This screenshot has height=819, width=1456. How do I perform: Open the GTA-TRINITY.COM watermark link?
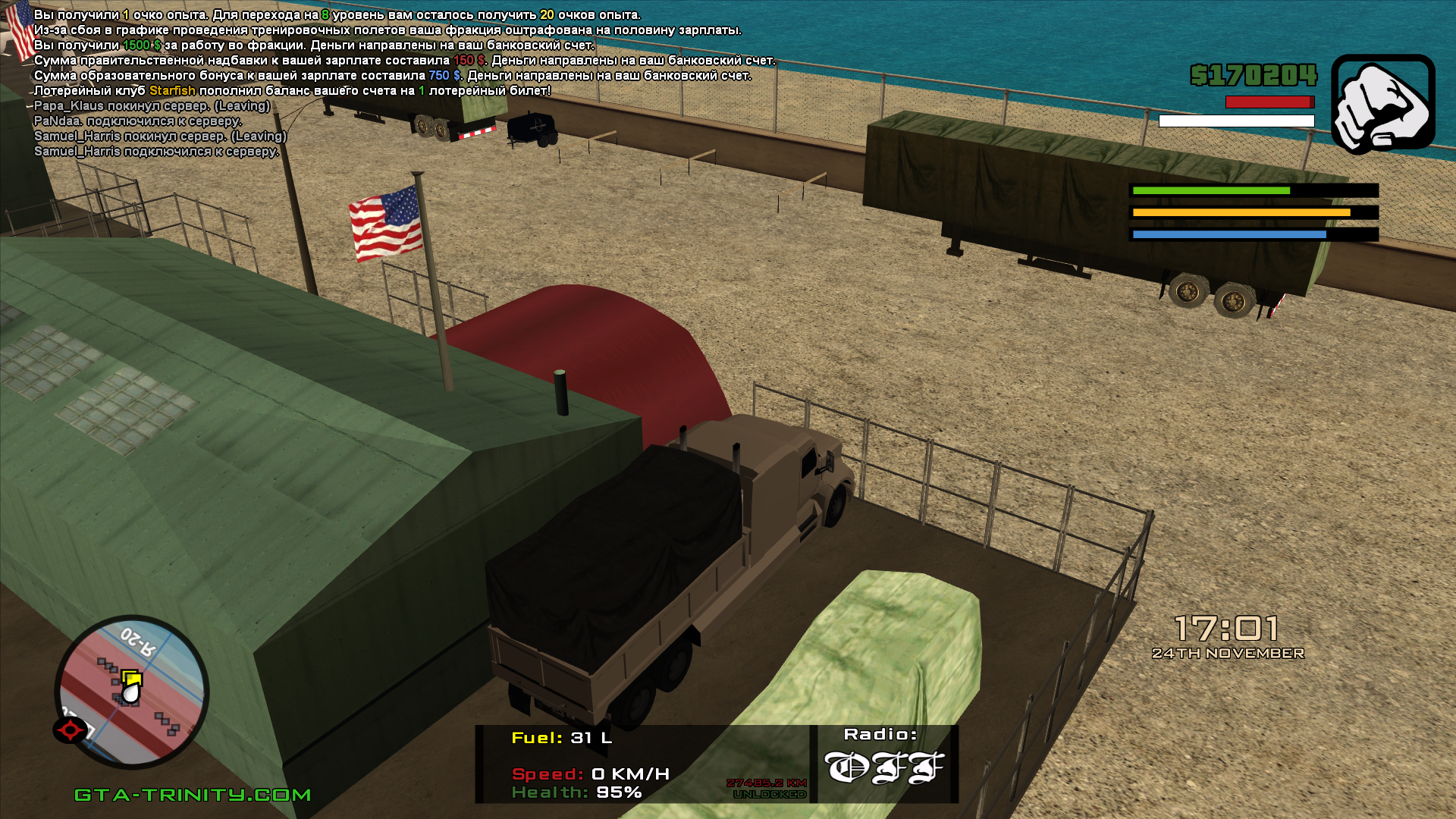(x=193, y=795)
